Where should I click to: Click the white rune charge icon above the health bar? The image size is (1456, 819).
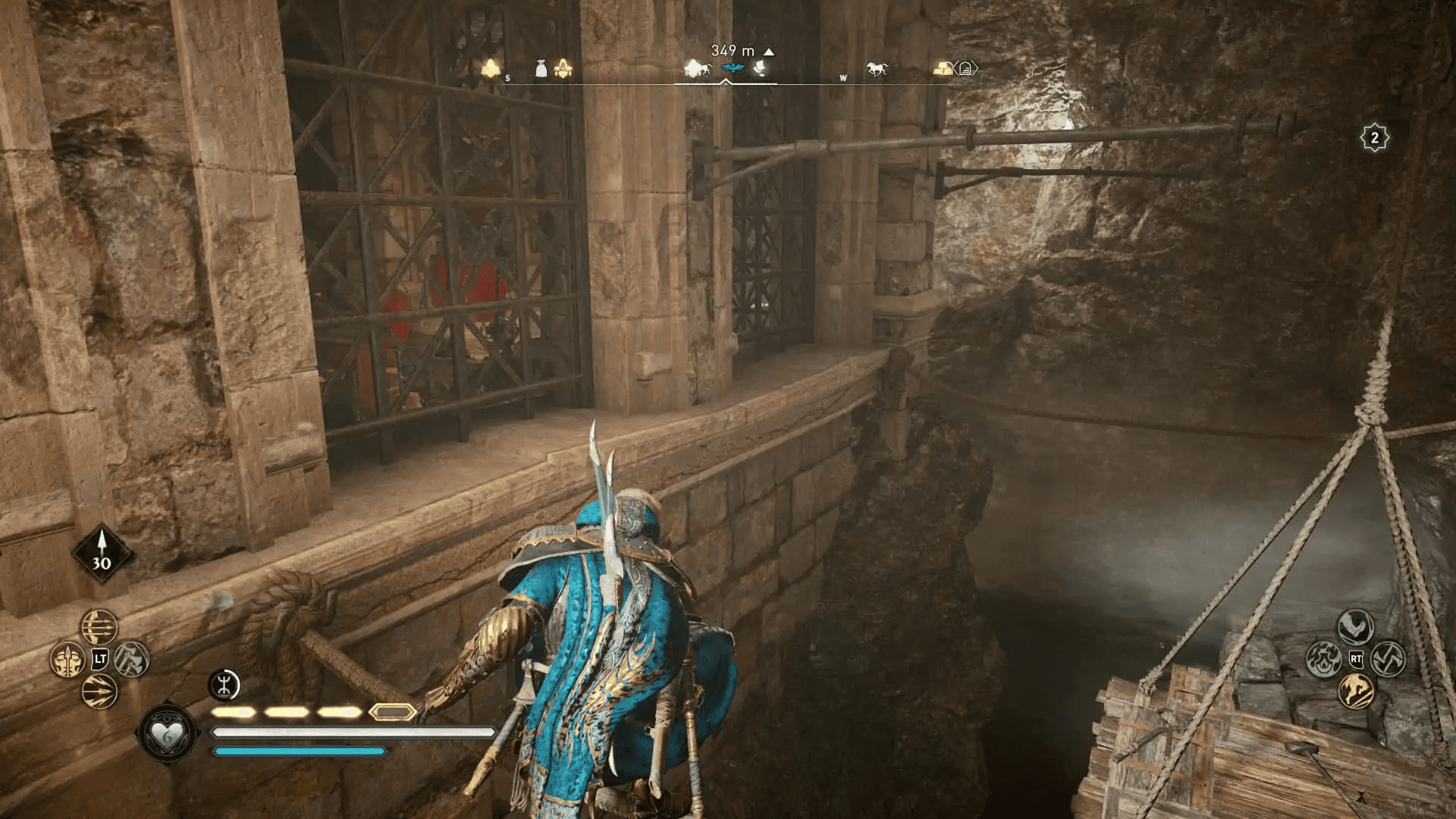(223, 686)
